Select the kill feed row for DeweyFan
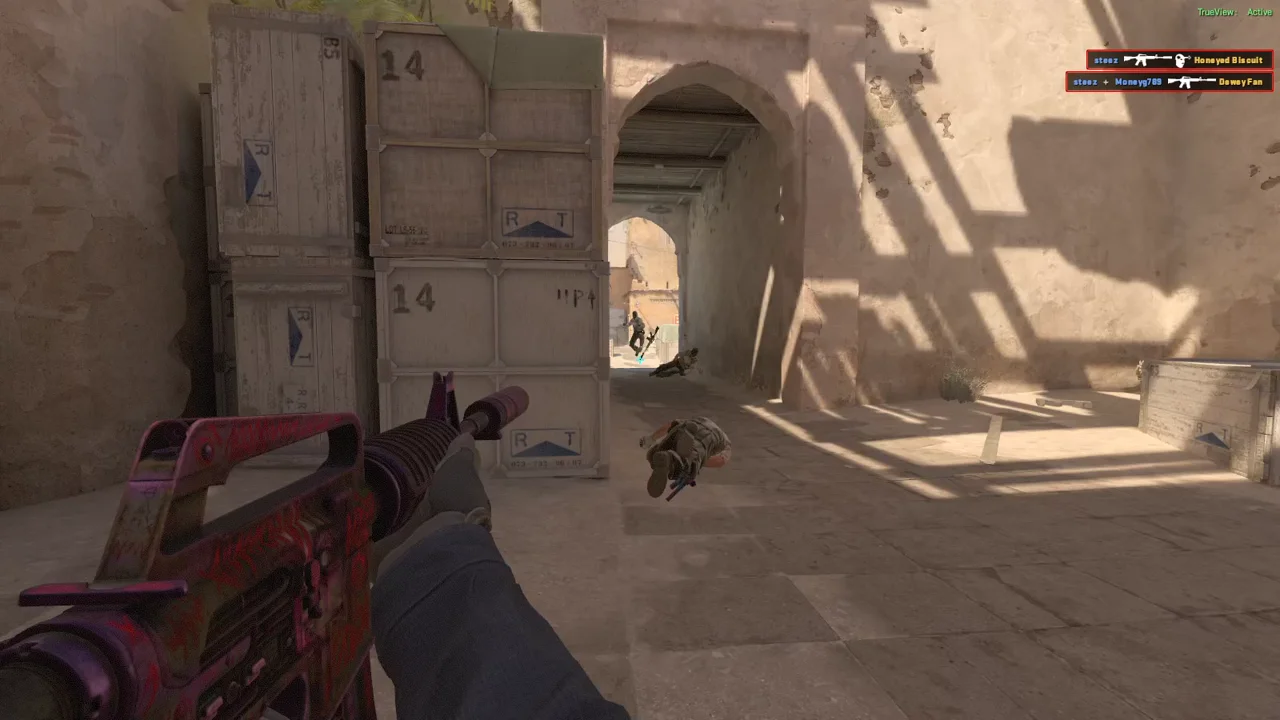 (x=1169, y=82)
